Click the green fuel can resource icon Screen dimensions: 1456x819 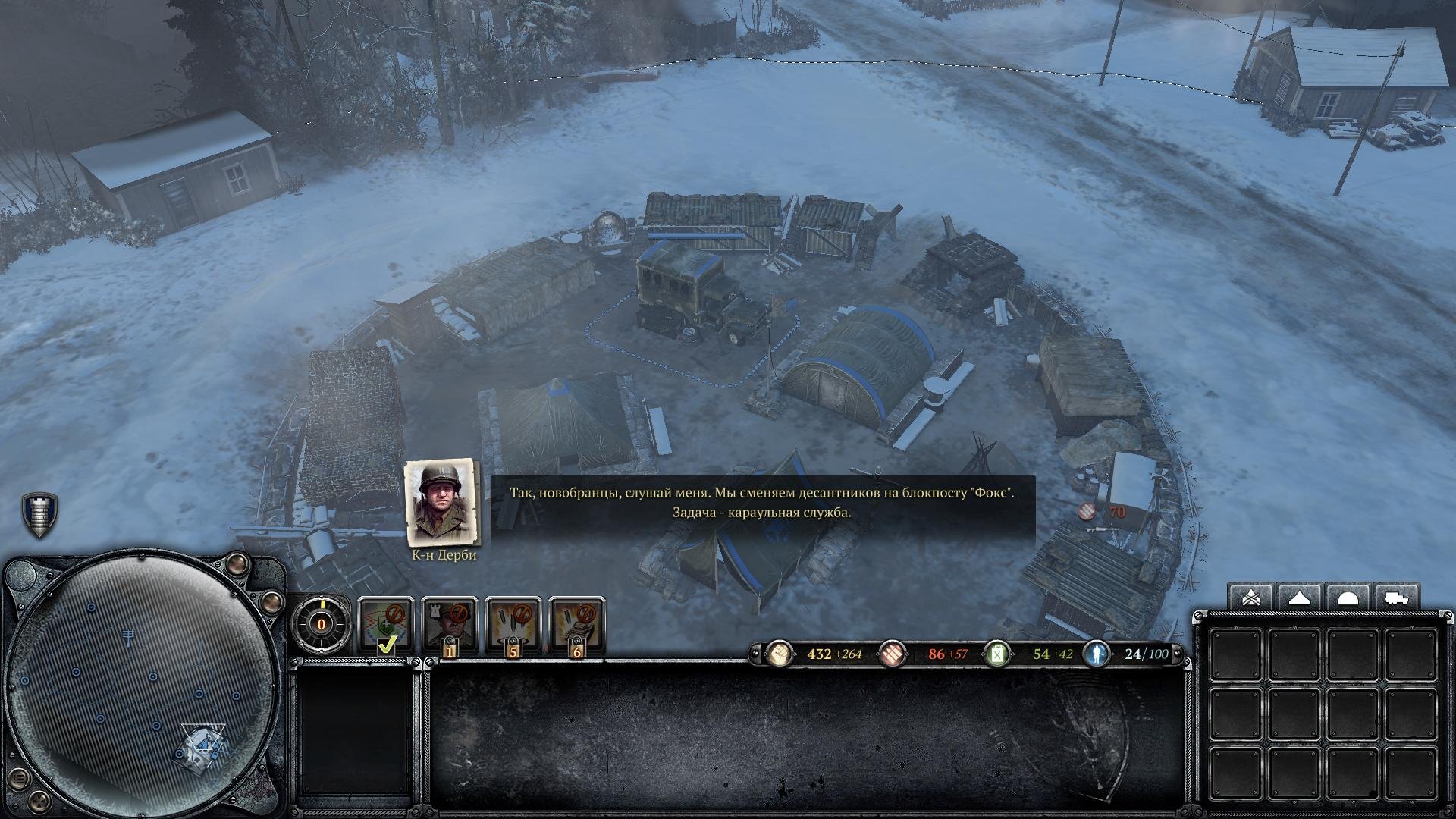click(x=997, y=654)
